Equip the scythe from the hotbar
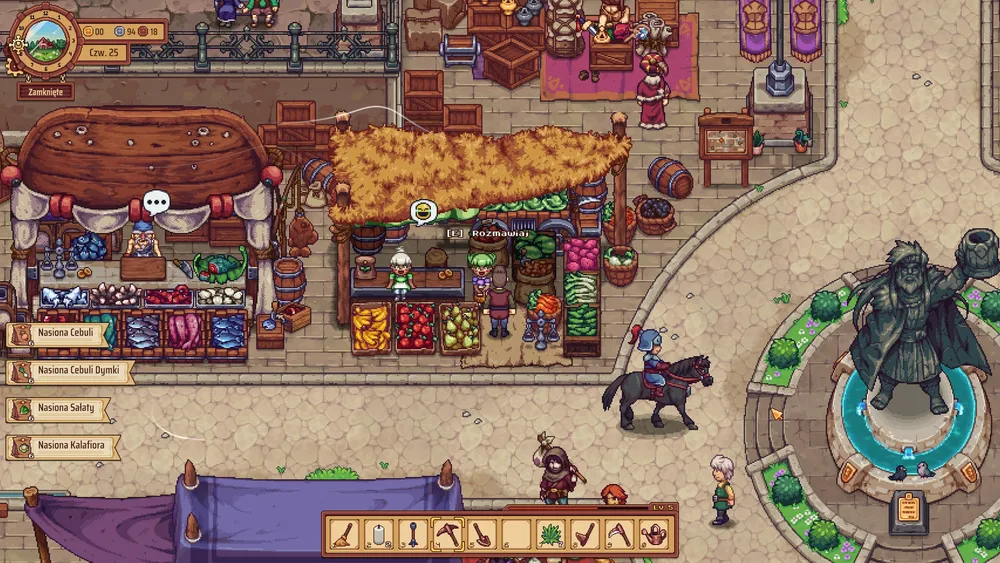The width and height of the screenshot is (1000, 563). (619, 535)
